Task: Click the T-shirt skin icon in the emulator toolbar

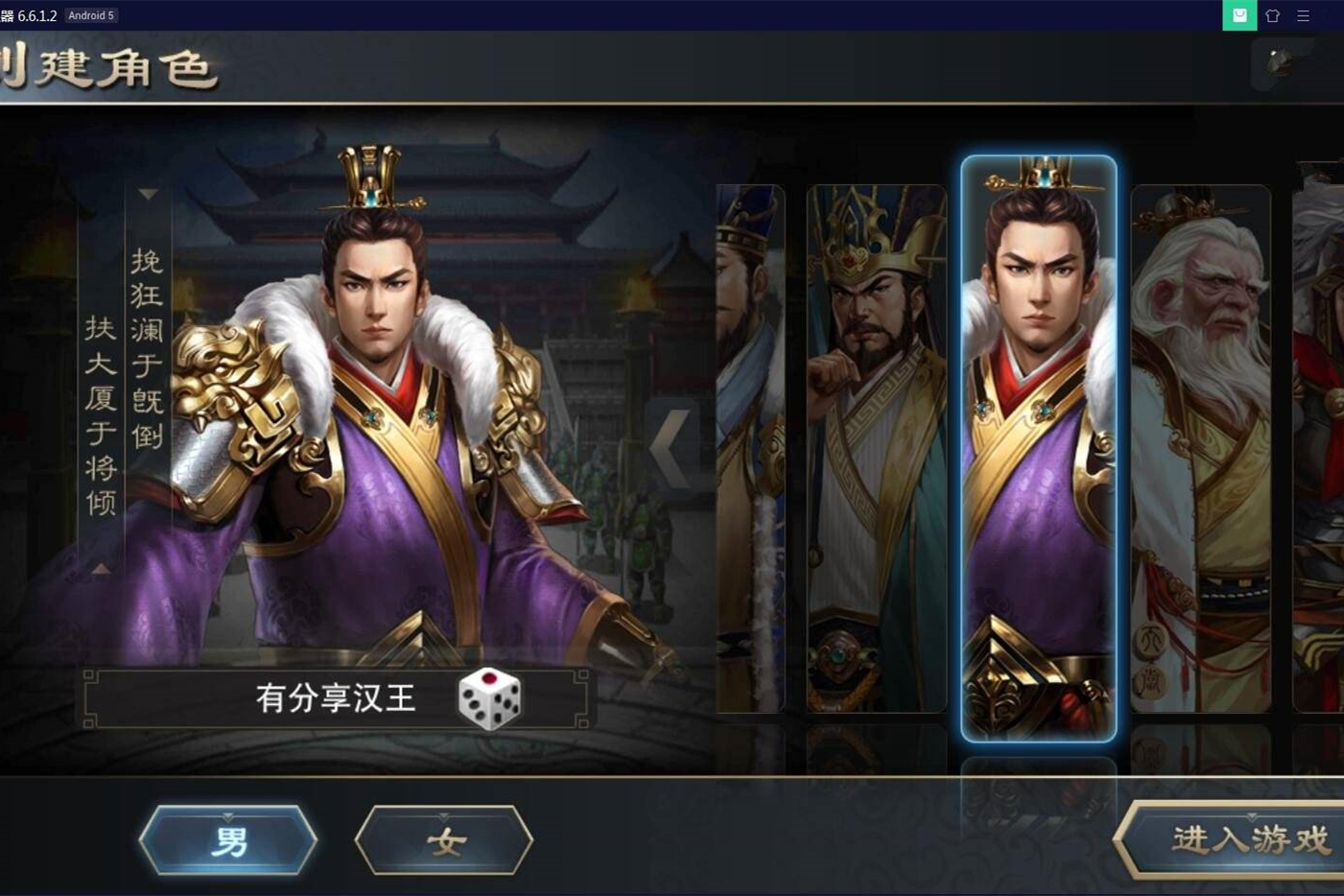Action: point(1272,15)
